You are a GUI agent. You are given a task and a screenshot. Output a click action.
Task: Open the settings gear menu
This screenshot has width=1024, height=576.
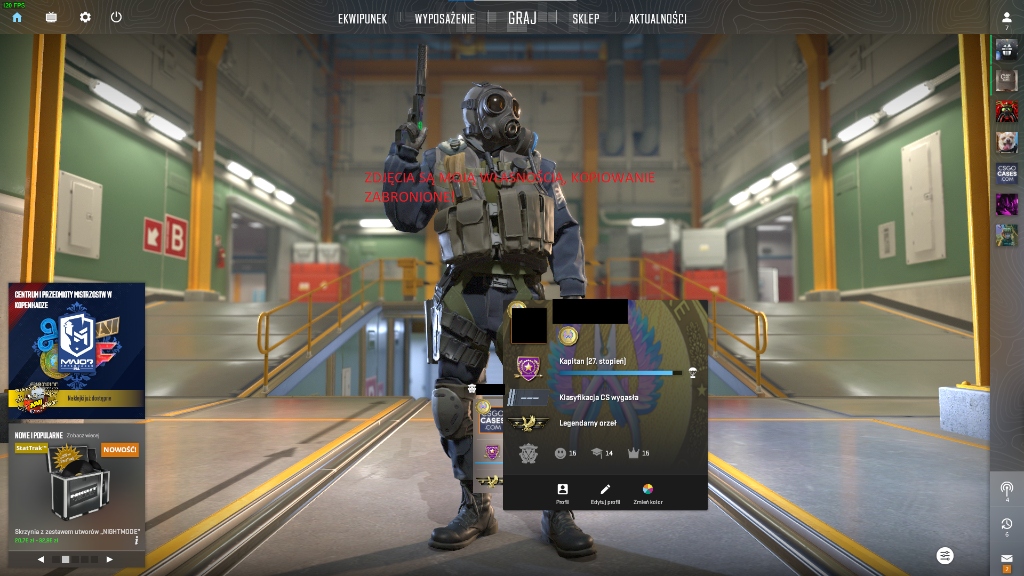[85, 17]
